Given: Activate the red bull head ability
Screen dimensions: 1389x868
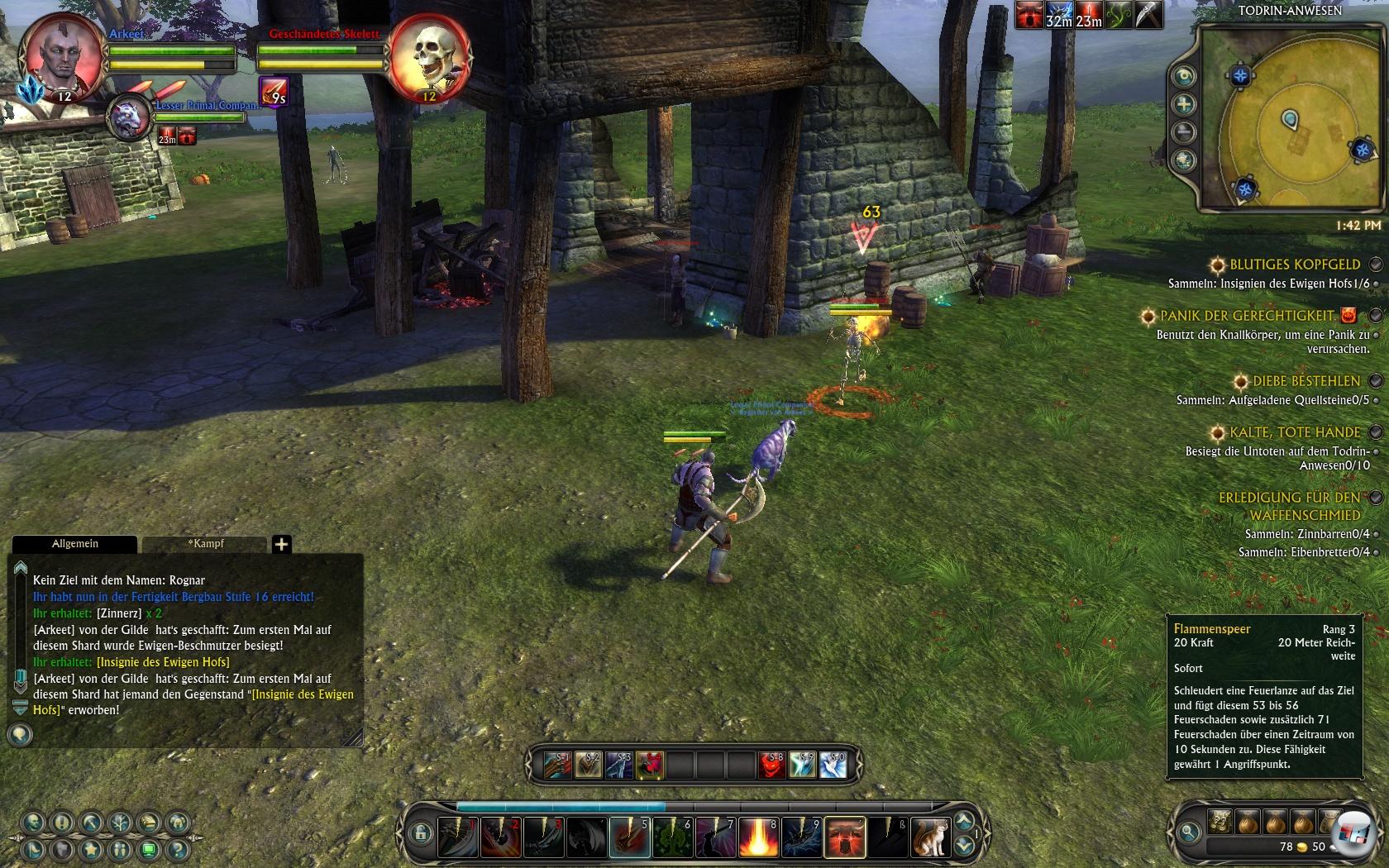Looking at the screenshot, I should coord(845,837).
